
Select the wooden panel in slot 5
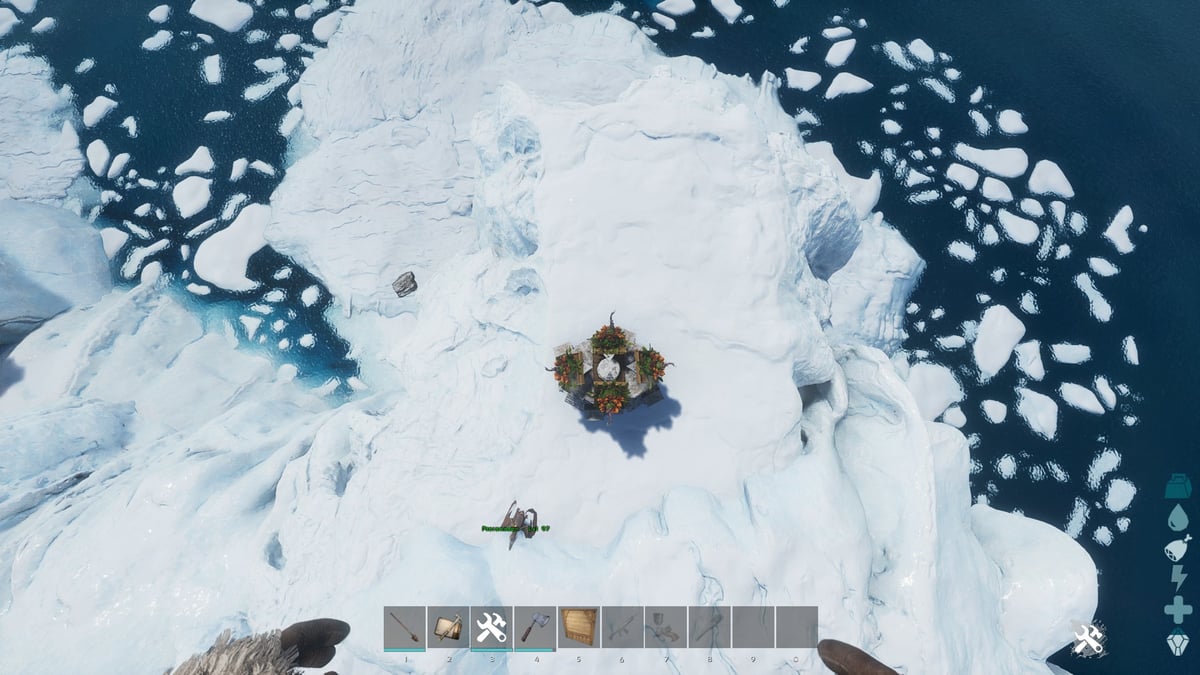point(578,627)
